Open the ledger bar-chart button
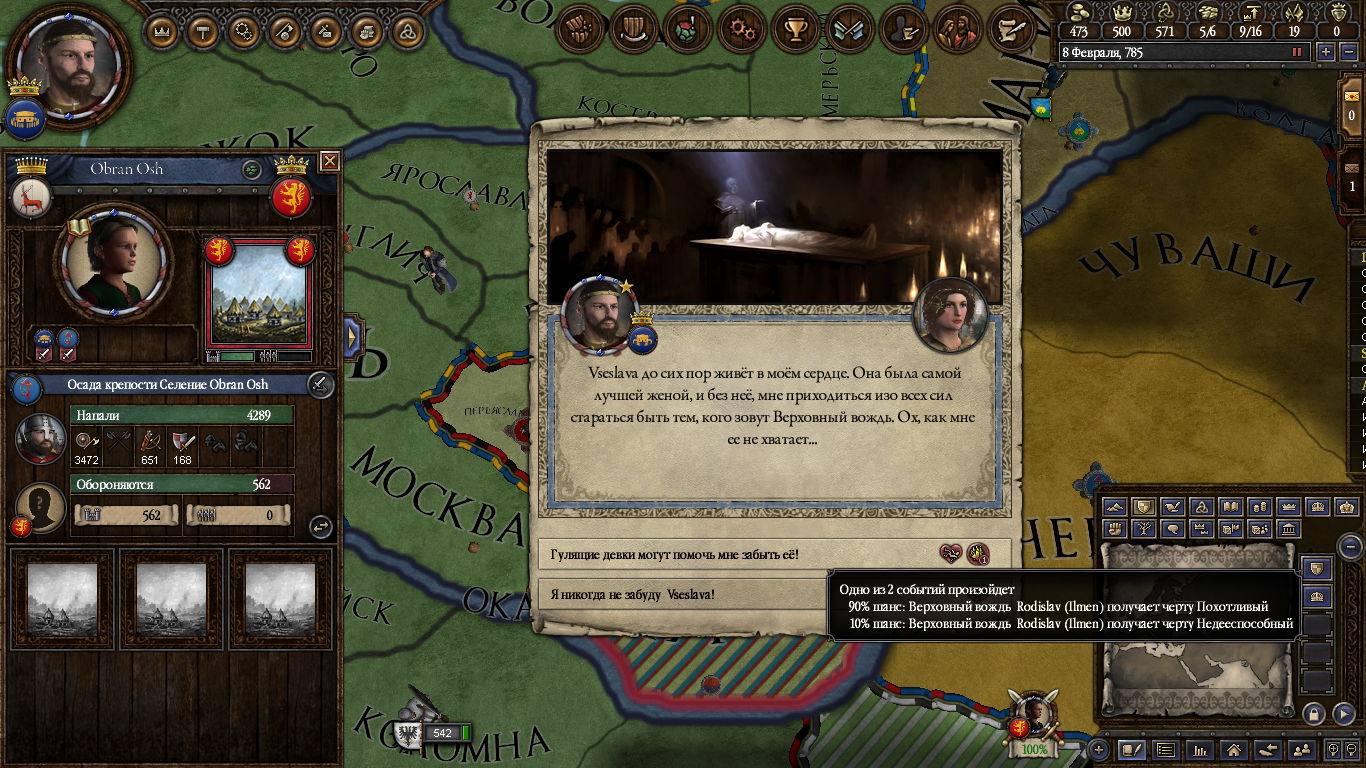This screenshot has width=1366, height=768. point(1199,749)
